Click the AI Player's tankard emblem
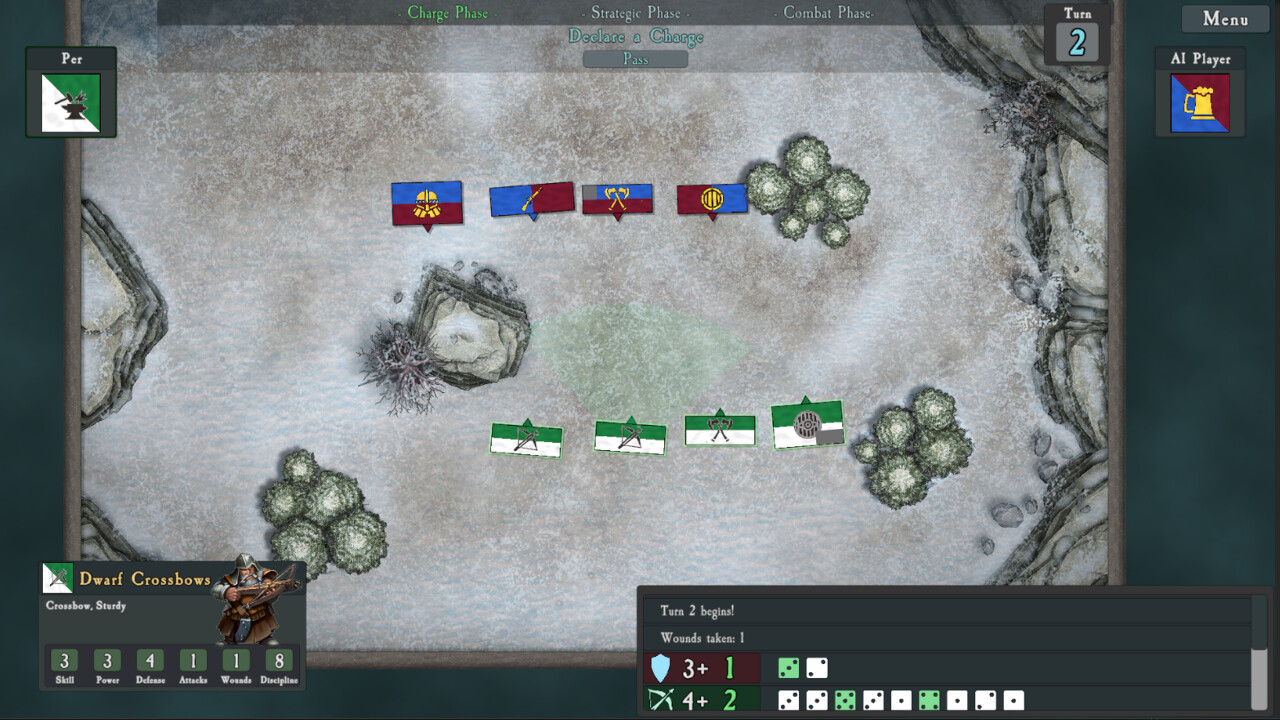 tap(1199, 101)
